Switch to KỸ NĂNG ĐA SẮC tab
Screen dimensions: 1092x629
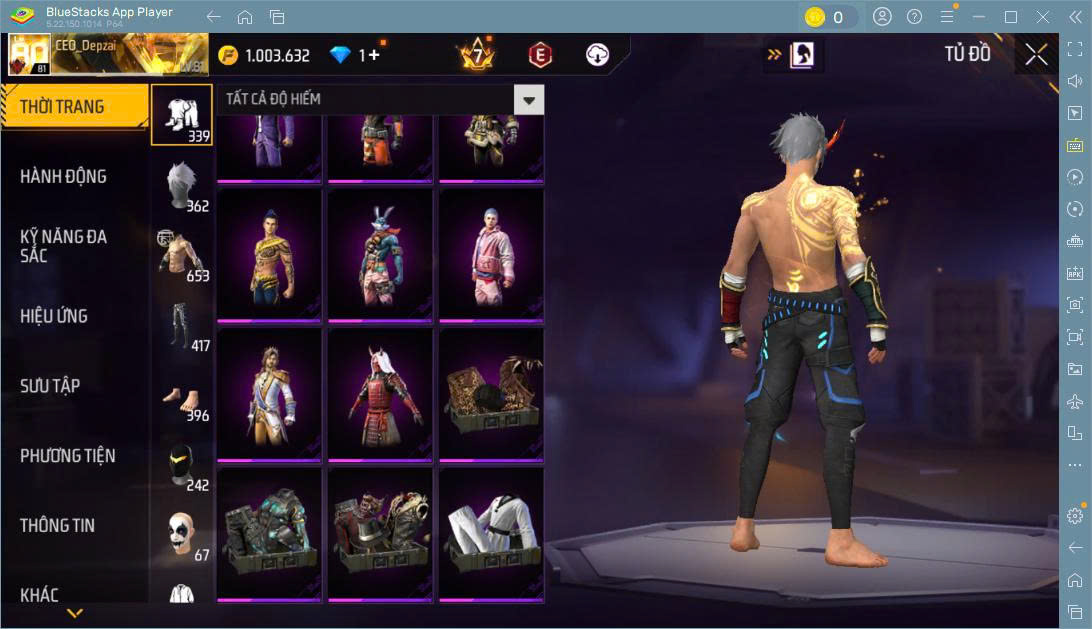[x=63, y=246]
